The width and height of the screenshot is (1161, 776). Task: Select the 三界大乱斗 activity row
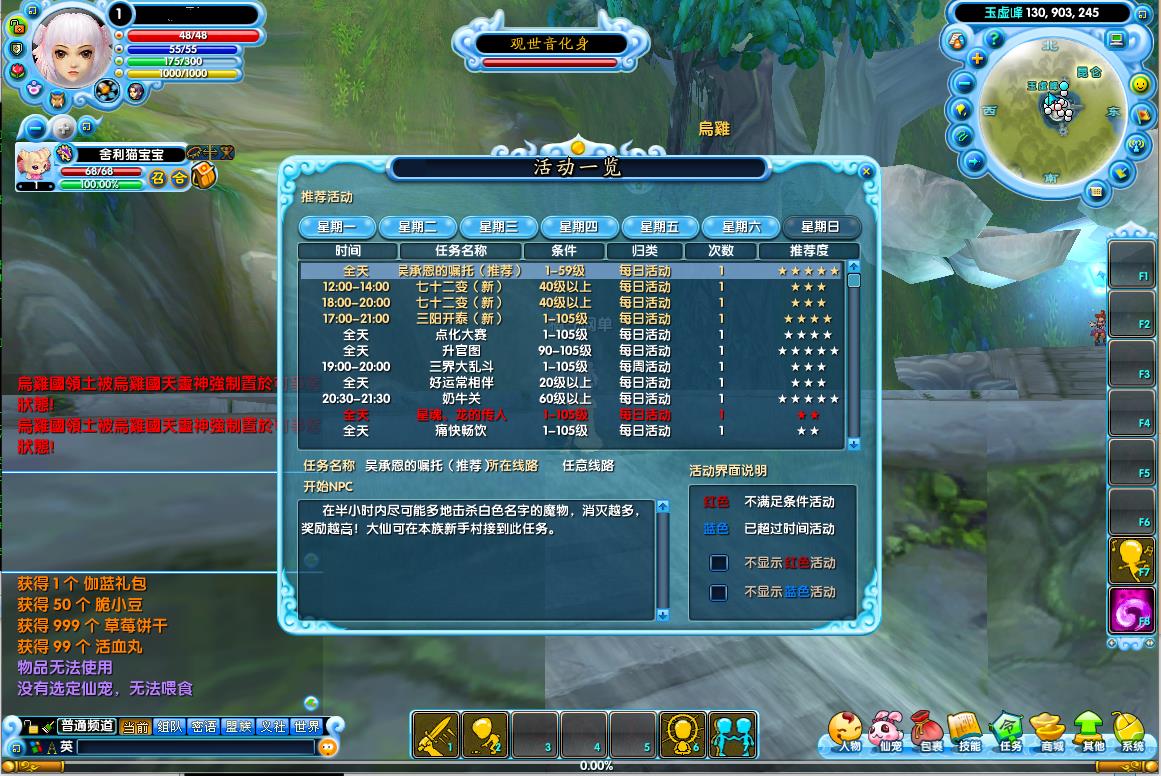tap(456, 367)
